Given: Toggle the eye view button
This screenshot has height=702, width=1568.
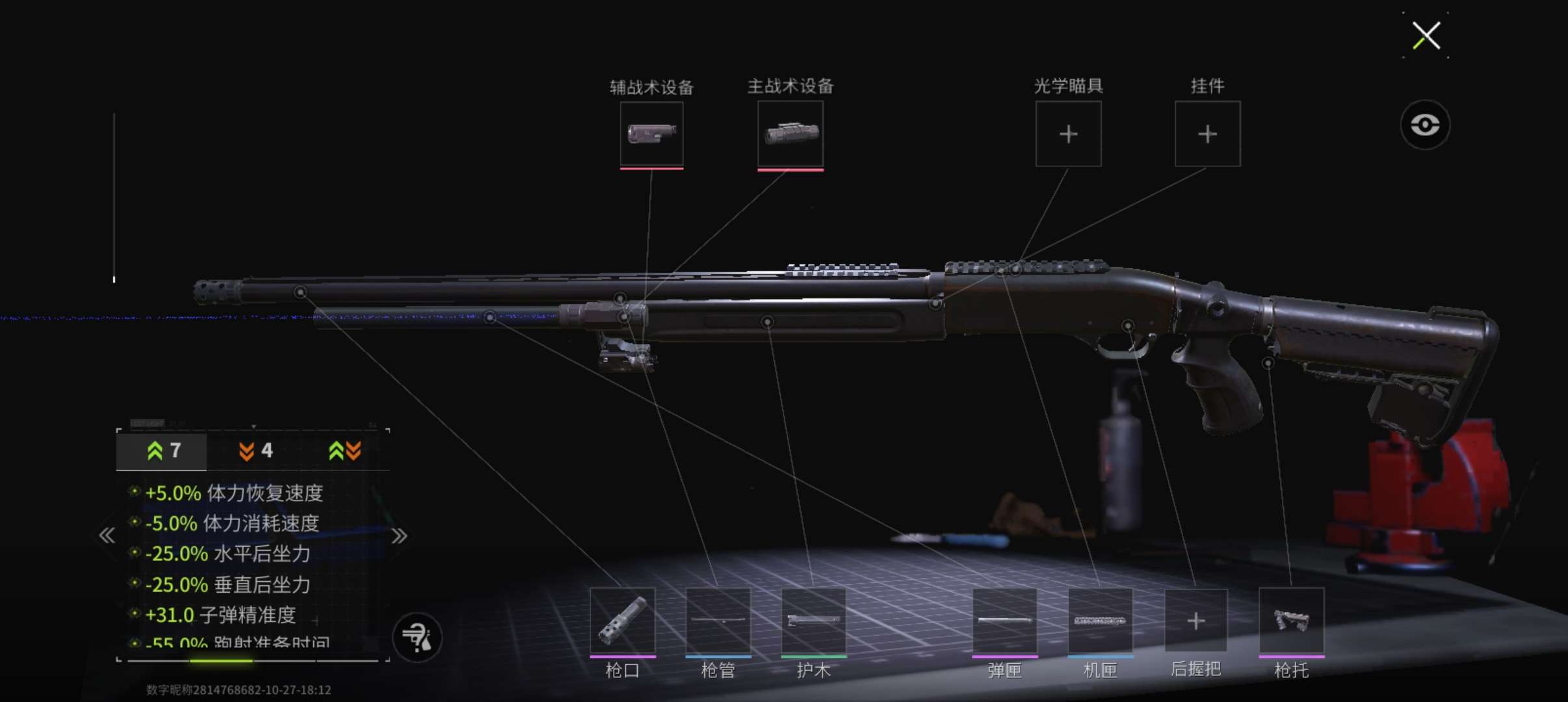Looking at the screenshot, I should point(1424,125).
